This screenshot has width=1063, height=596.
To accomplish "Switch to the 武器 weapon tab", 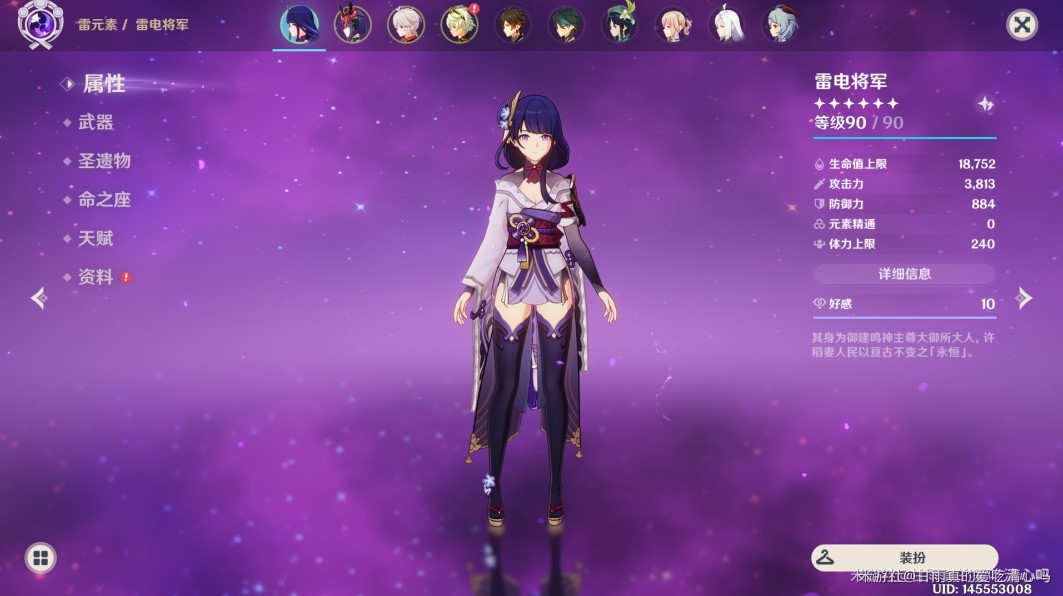I will click(96, 122).
